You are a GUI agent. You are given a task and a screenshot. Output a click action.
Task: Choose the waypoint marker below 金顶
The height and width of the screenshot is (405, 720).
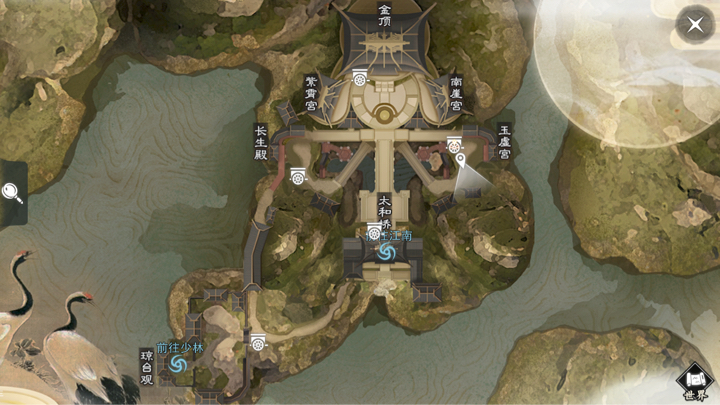click(360, 76)
